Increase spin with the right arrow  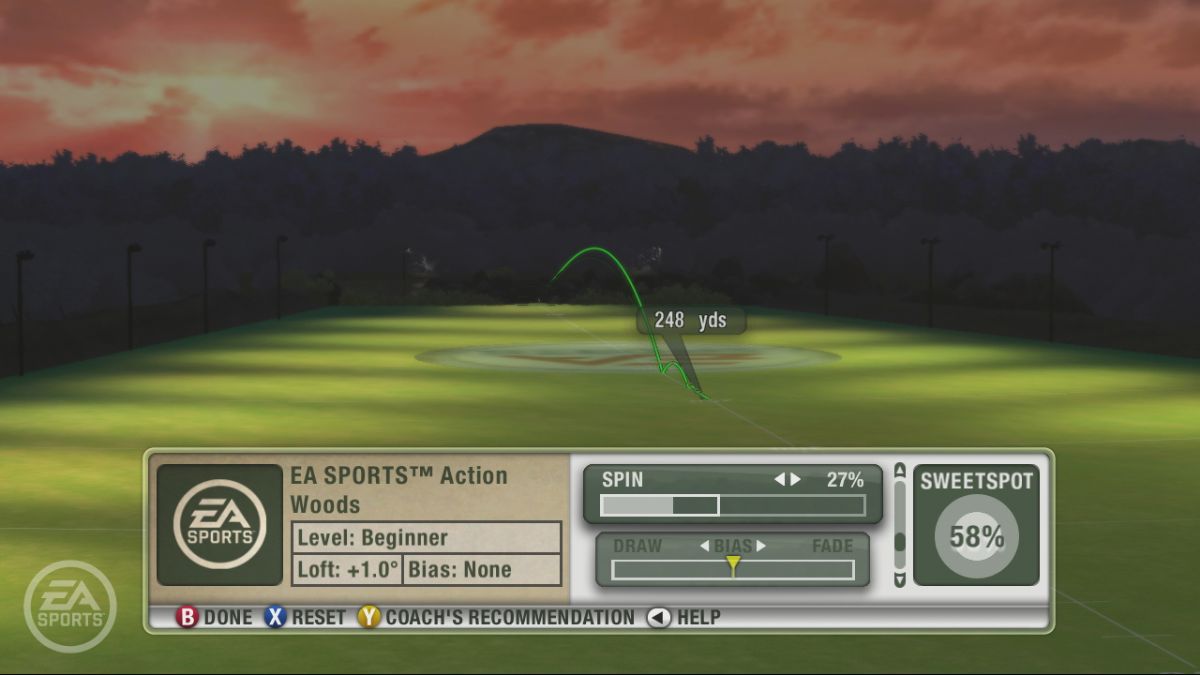pyautogui.click(x=796, y=480)
